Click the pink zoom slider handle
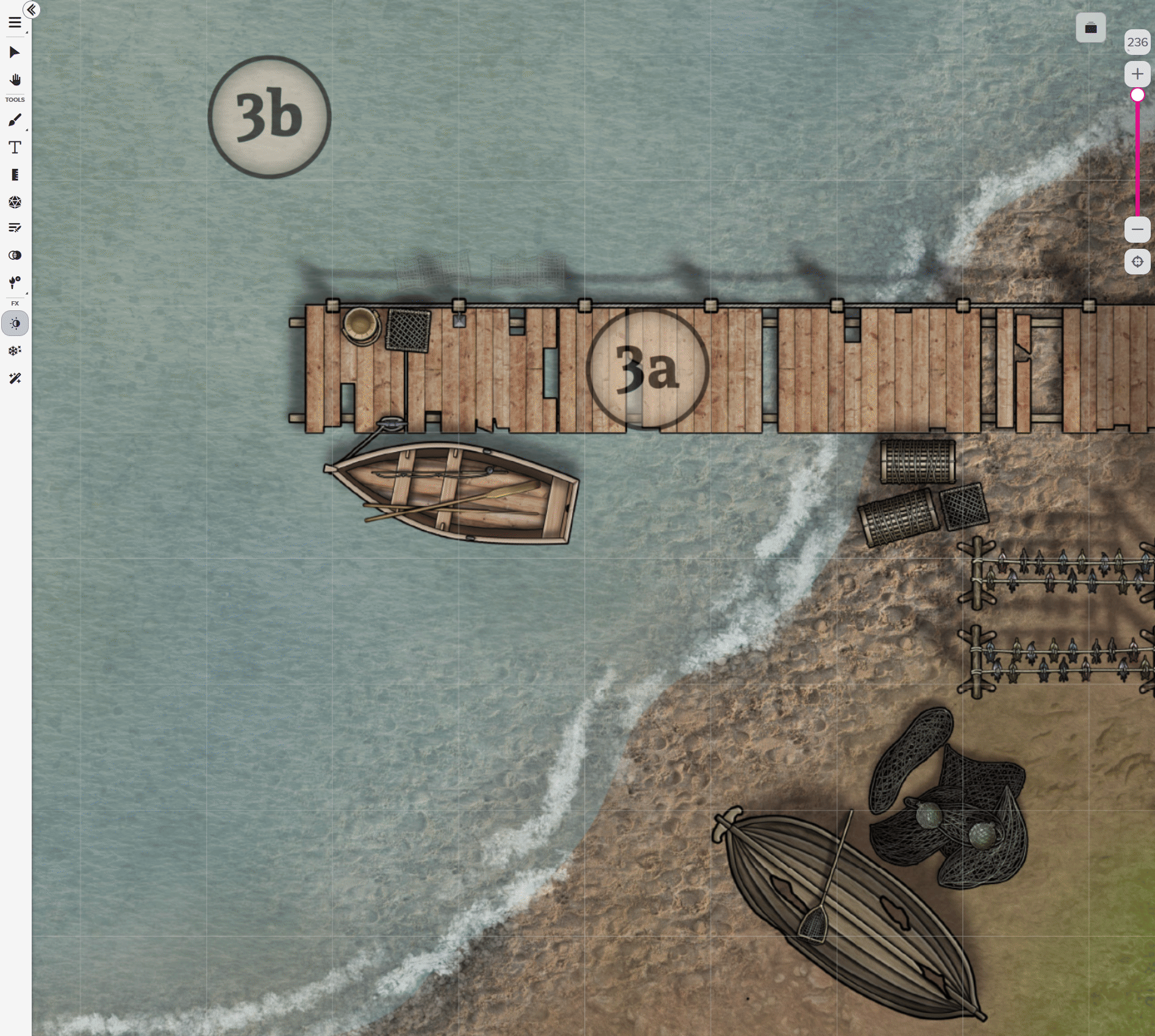Image resolution: width=1155 pixels, height=1036 pixels. 1137,95
